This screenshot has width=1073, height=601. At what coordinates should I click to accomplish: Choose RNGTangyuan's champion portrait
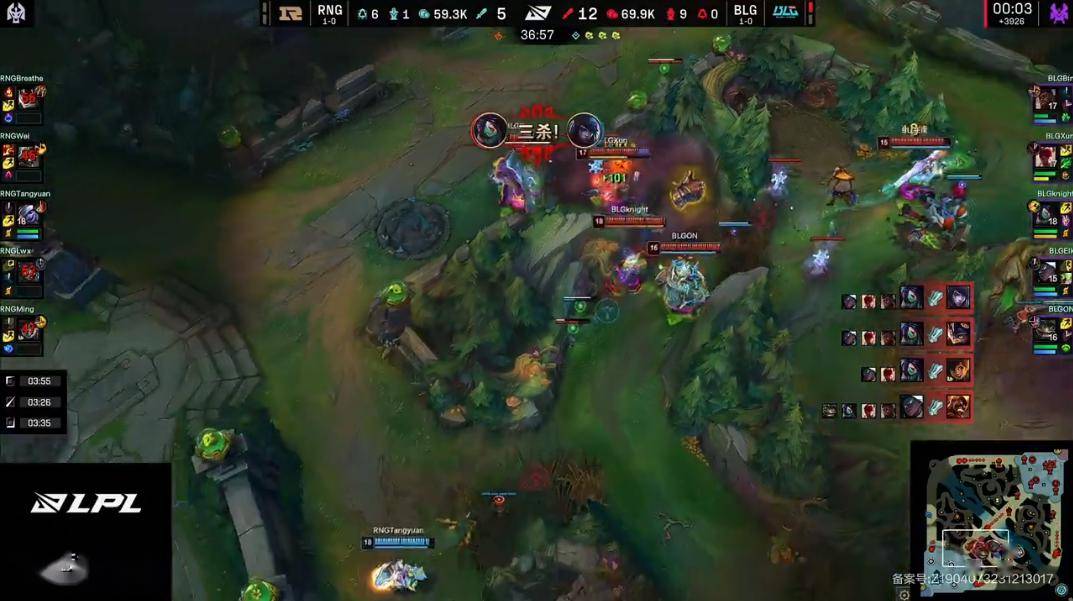point(28,213)
